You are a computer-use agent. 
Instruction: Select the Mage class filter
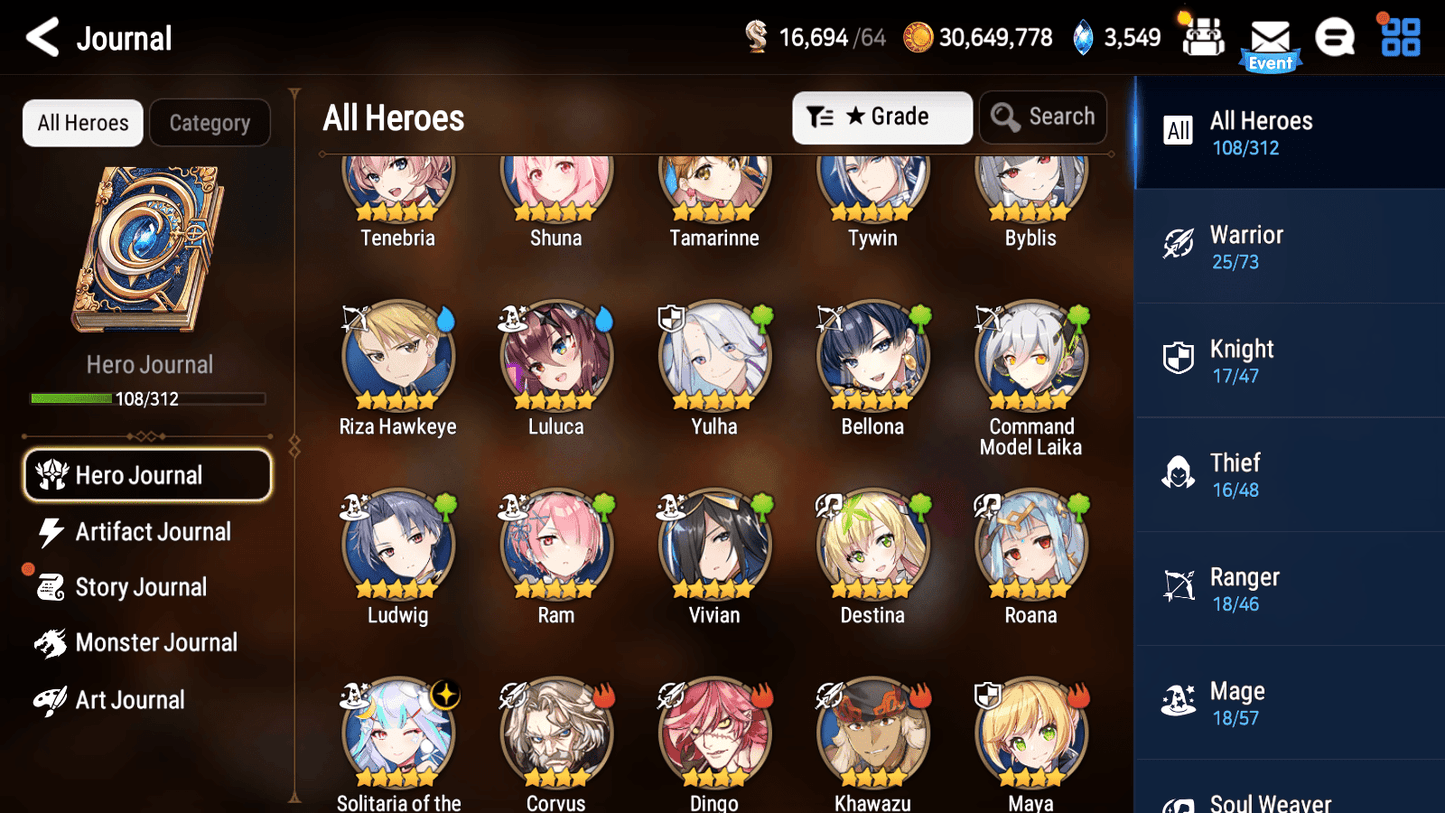tap(1289, 702)
